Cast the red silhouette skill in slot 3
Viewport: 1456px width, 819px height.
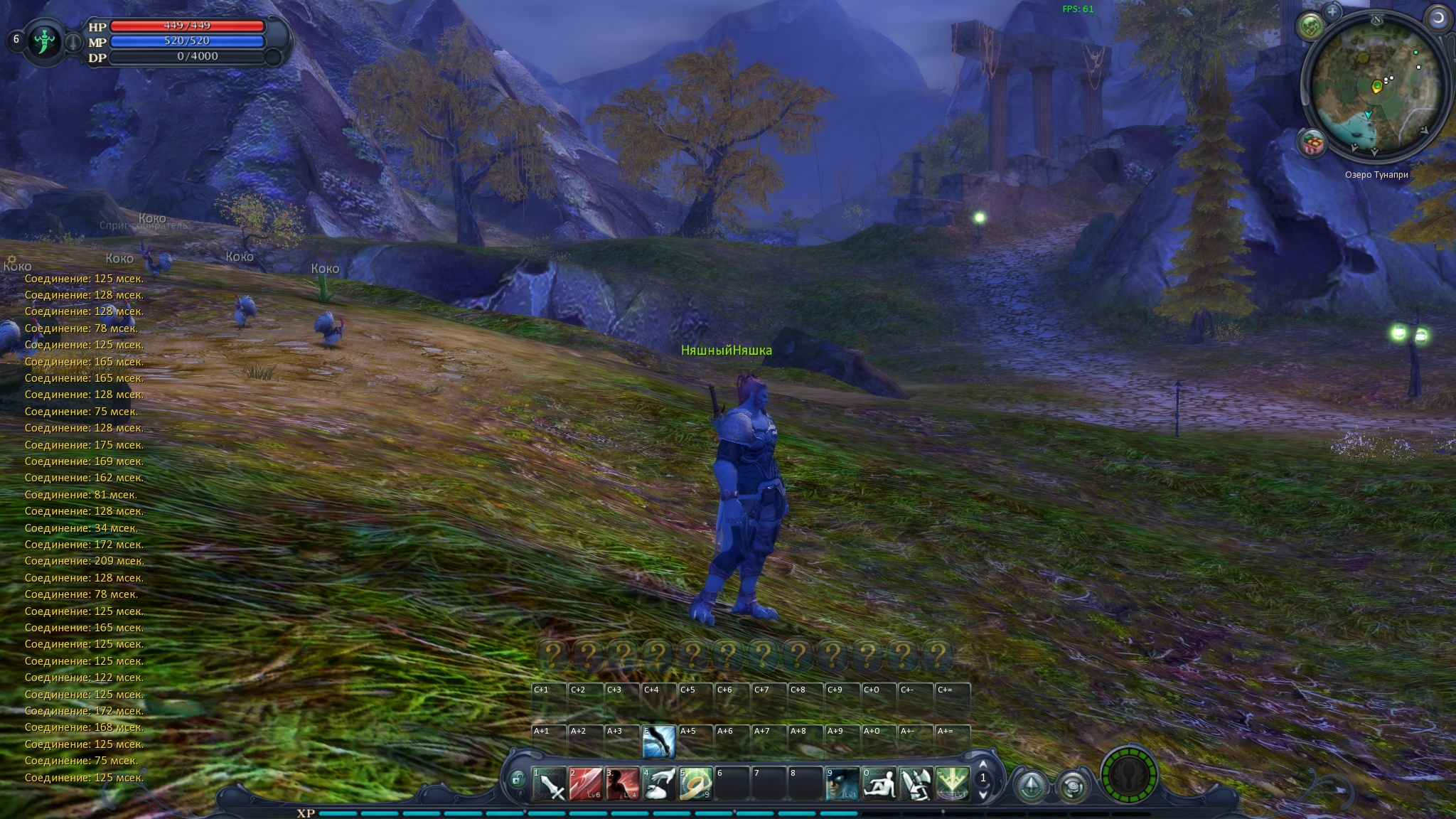click(623, 783)
